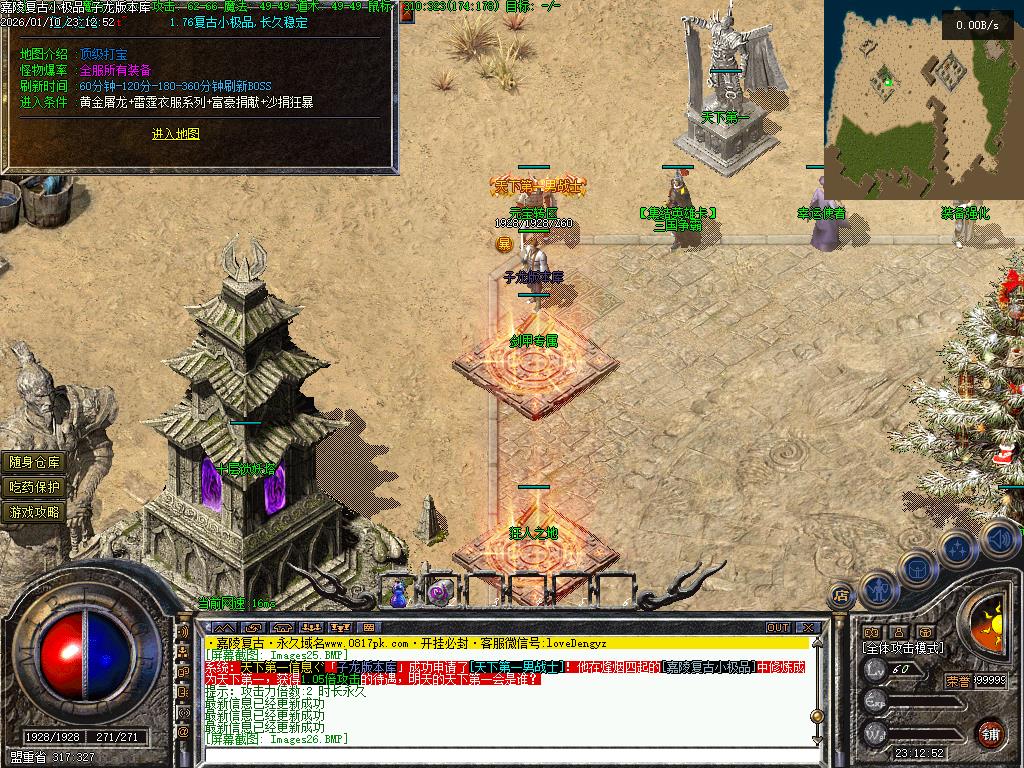Toggle the sound speaker round icon
The image size is (1024, 768).
pos(999,540)
